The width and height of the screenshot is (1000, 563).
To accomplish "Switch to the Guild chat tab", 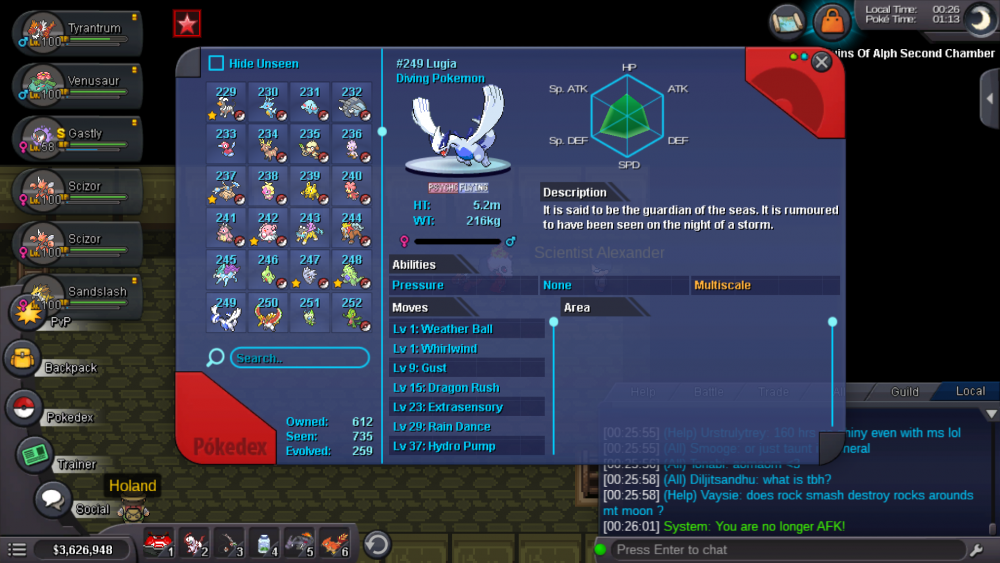I will tap(904, 392).
